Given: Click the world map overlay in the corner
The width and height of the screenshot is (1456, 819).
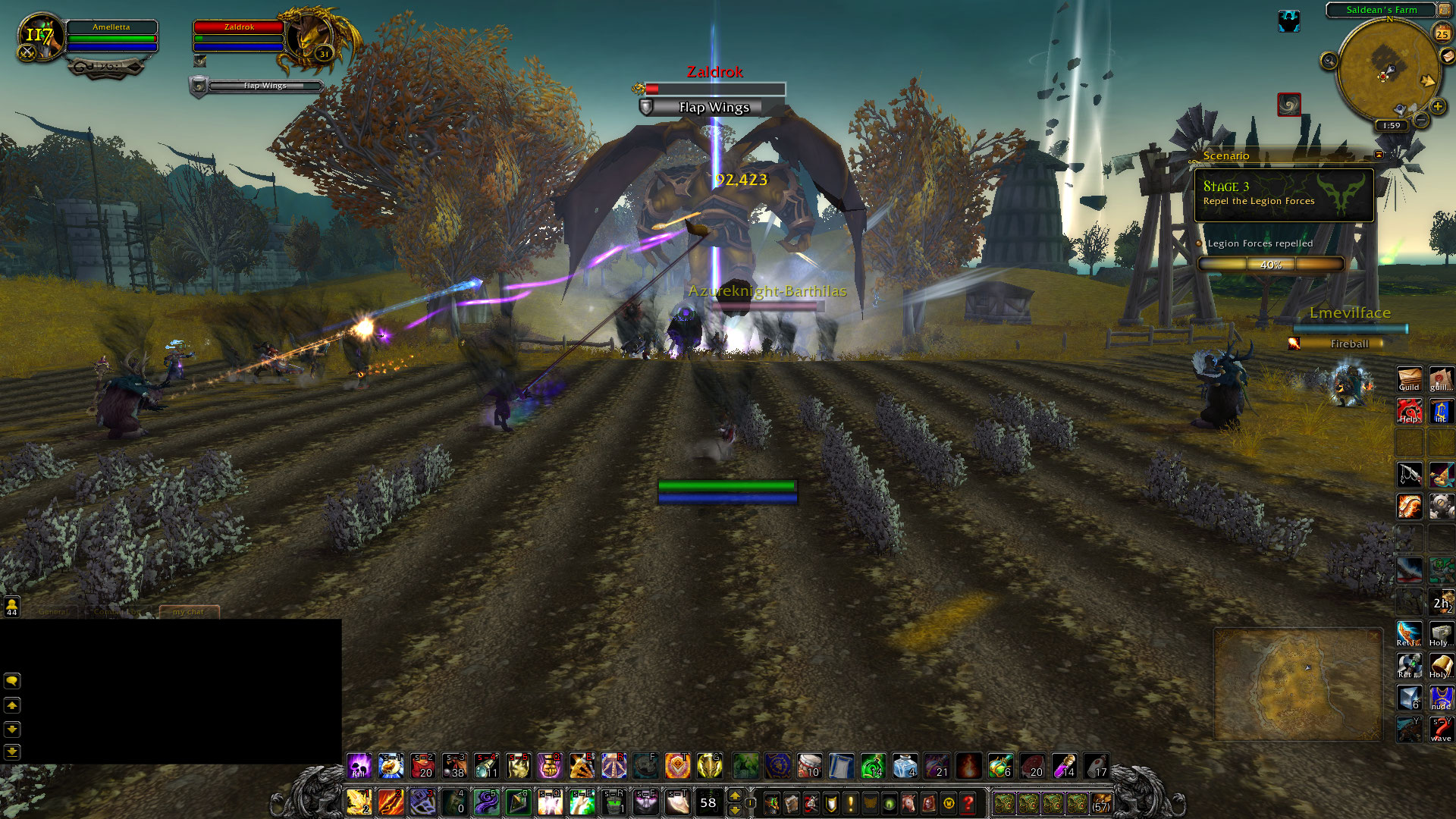Looking at the screenshot, I should [x=1298, y=683].
